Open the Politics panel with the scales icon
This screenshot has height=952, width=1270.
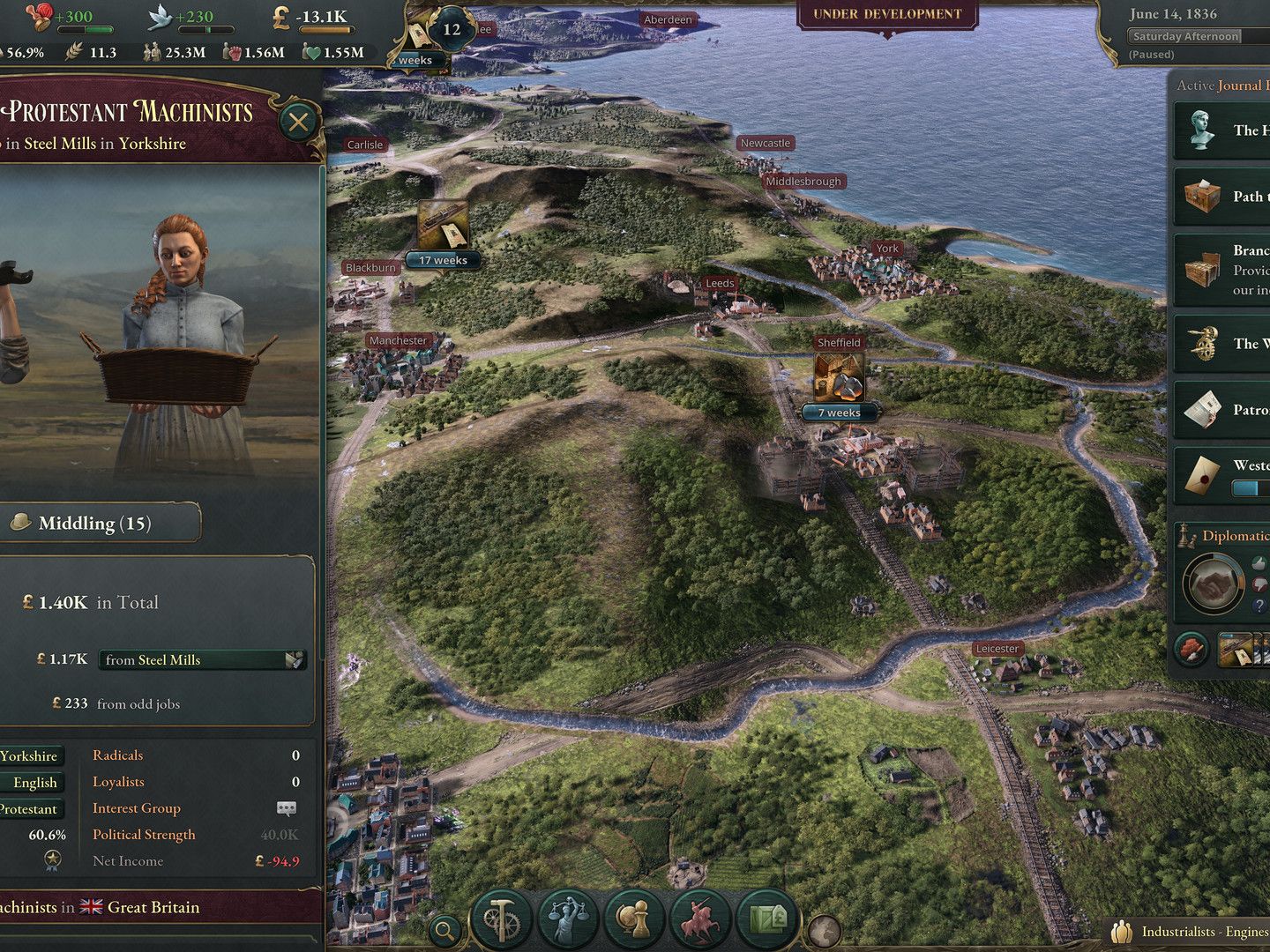click(x=568, y=918)
